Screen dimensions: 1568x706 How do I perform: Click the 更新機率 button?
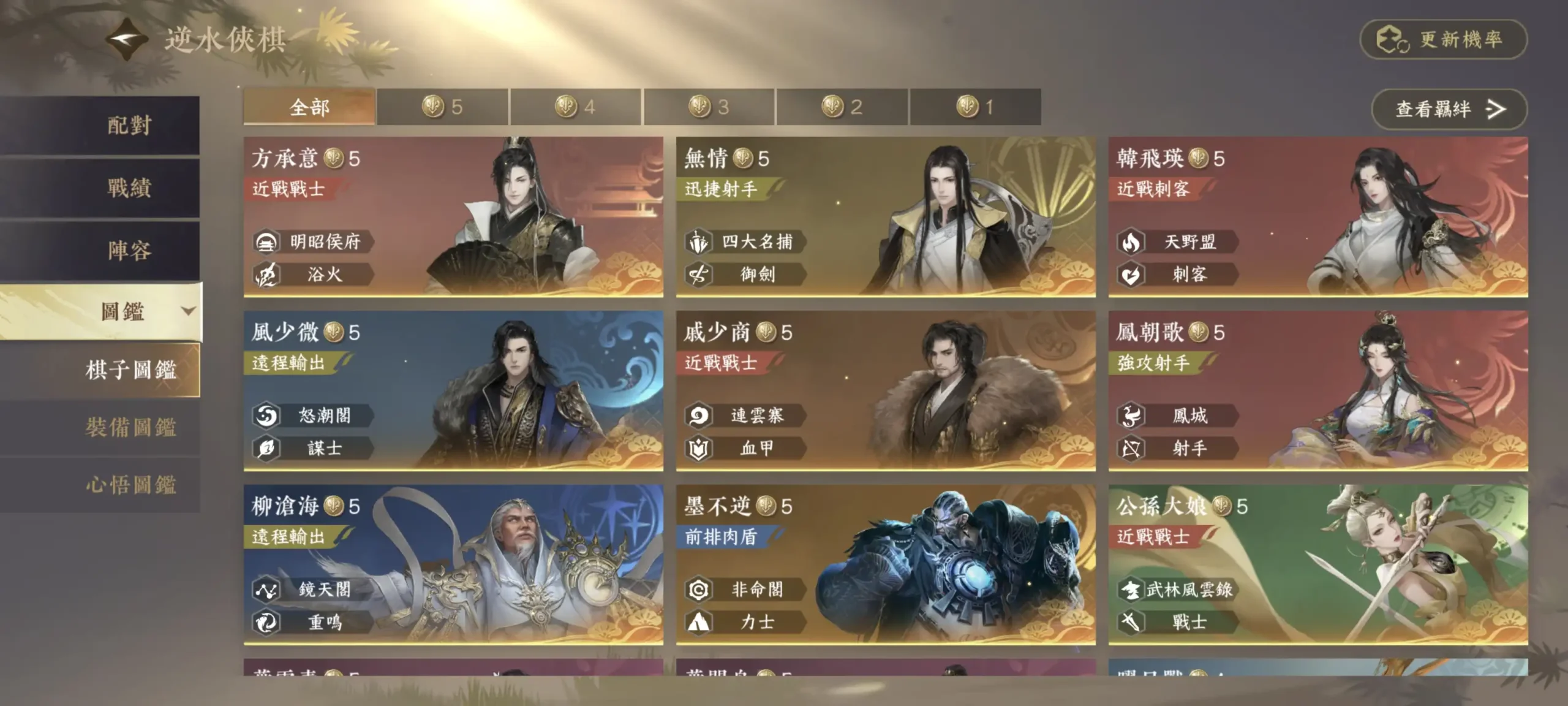(1444, 39)
